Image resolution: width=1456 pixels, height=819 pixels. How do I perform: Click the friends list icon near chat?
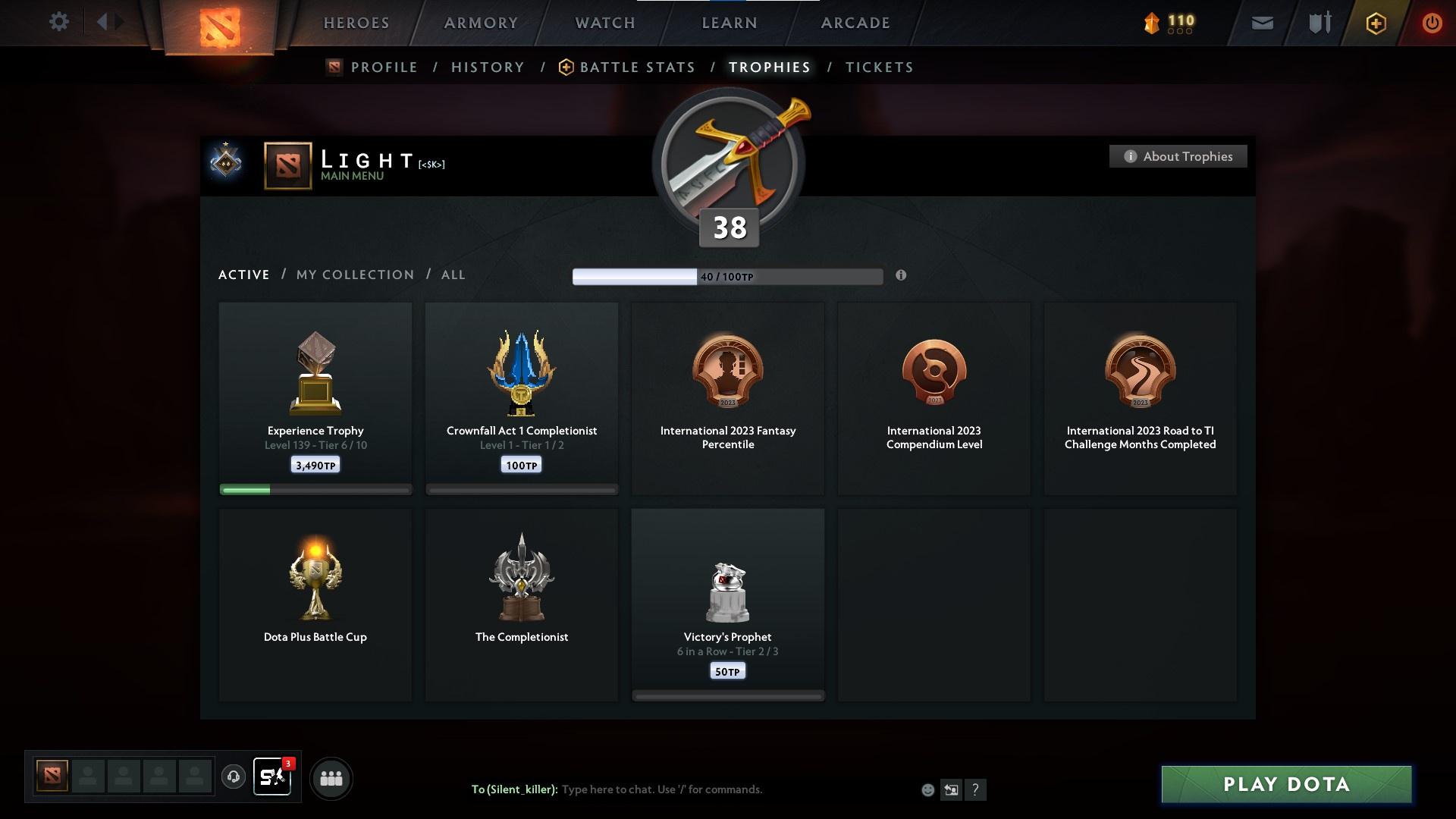point(331,778)
